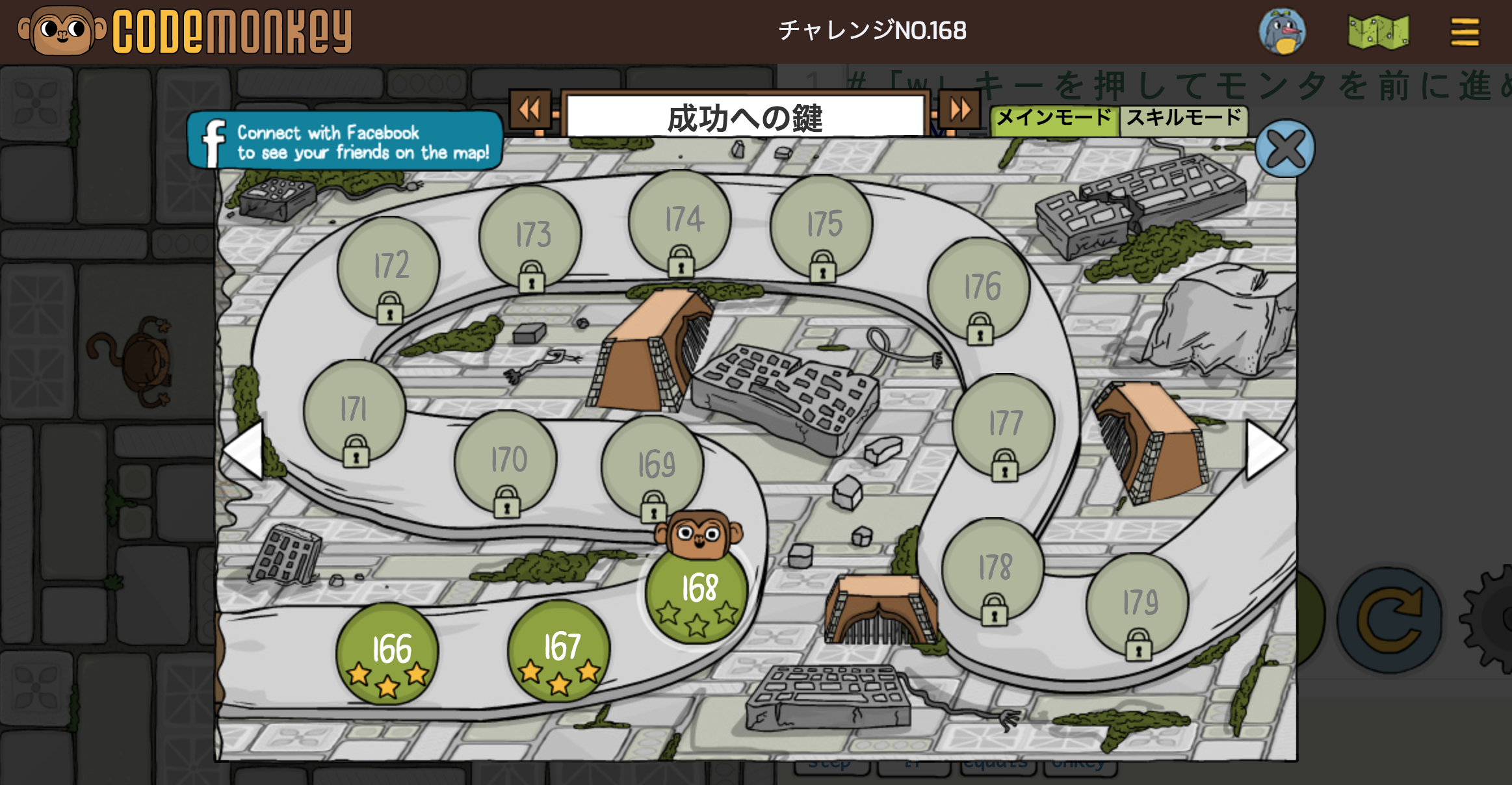Click the previous-chapter double-arrow beside the map title
This screenshot has width=1512, height=785.
pos(530,109)
